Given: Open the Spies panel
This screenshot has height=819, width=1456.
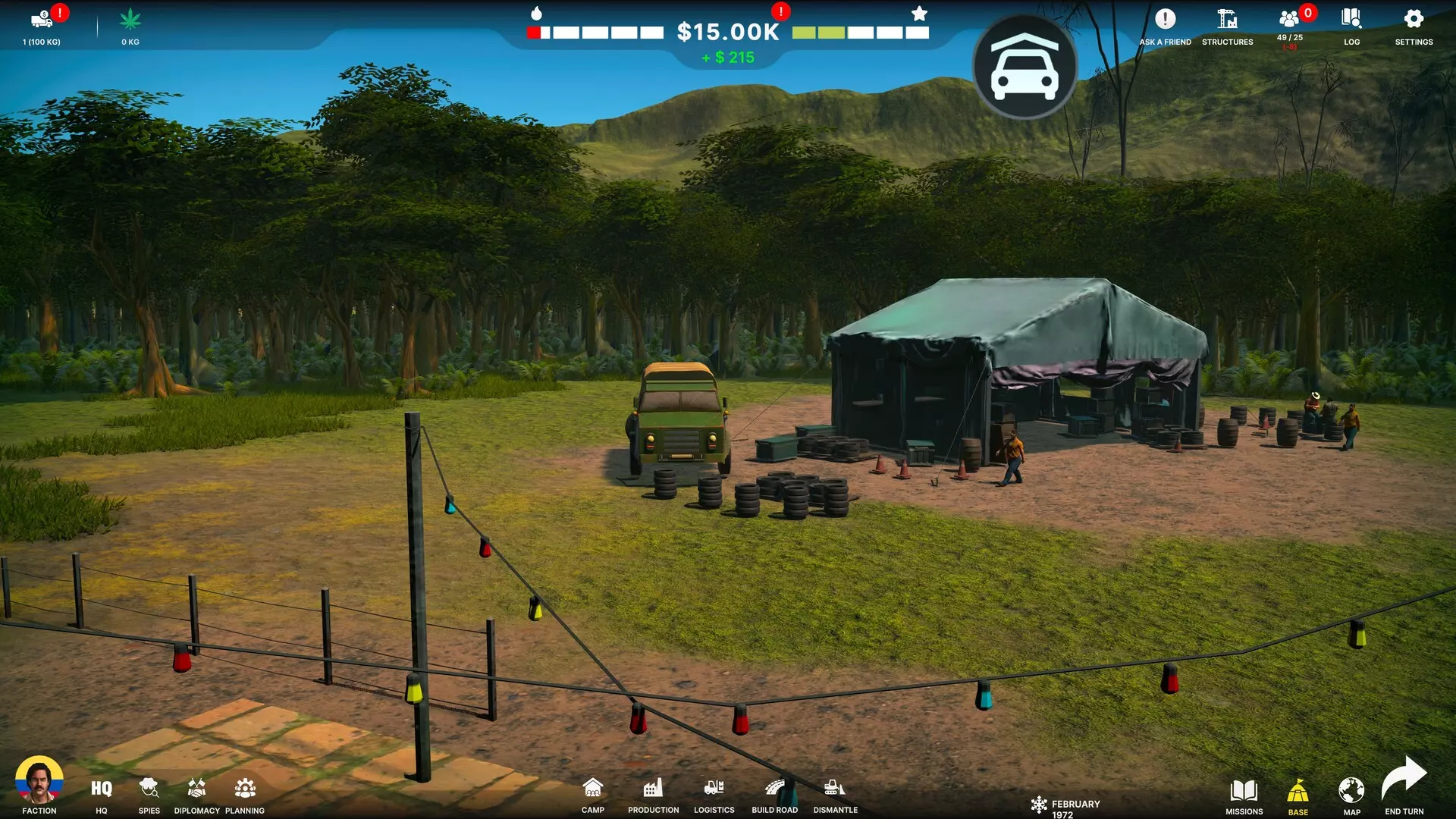Looking at the screenshot, I should click(149, 790).
